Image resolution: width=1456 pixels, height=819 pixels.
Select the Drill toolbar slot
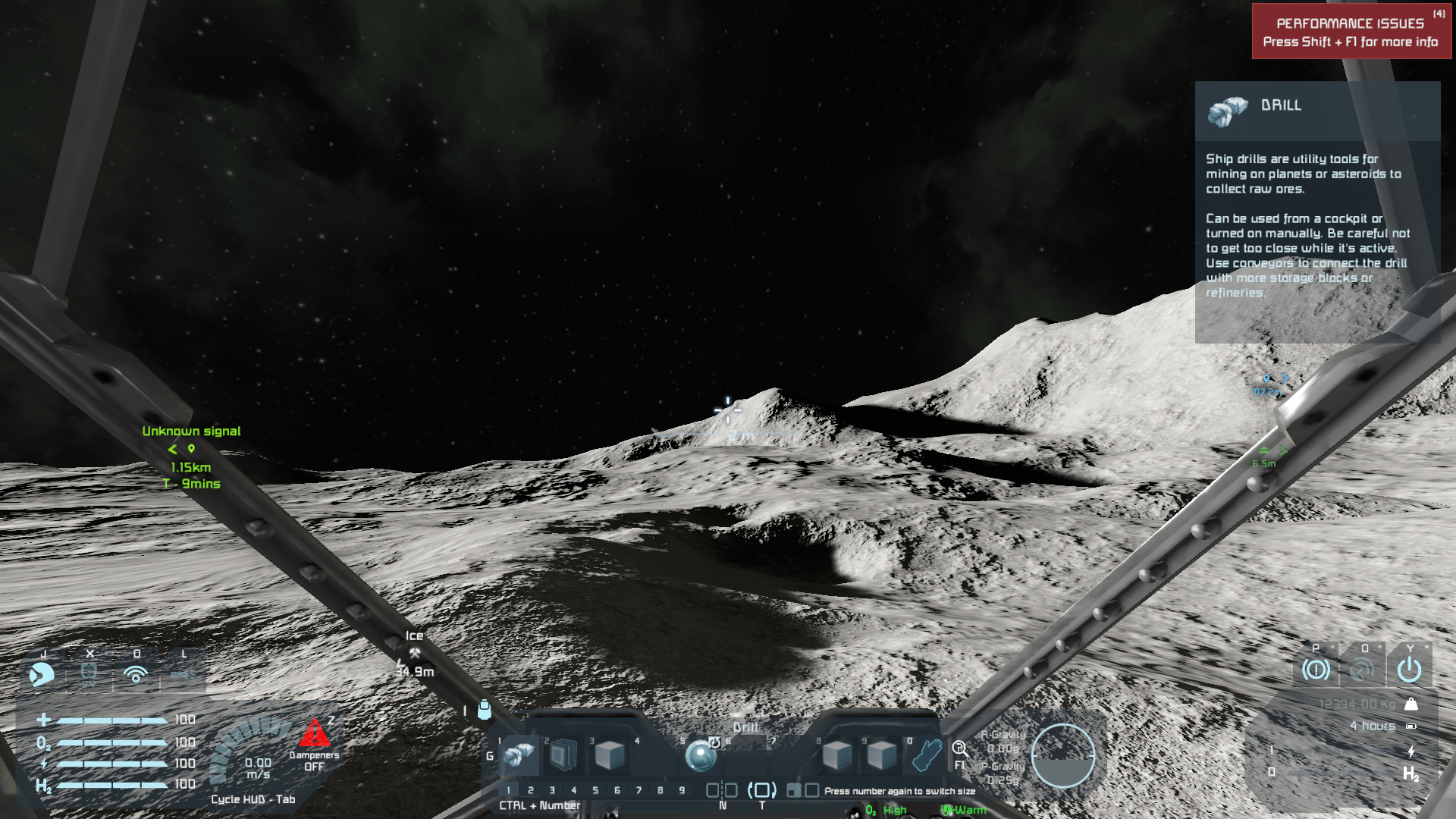pyautogui.click(x=520, y=755)
